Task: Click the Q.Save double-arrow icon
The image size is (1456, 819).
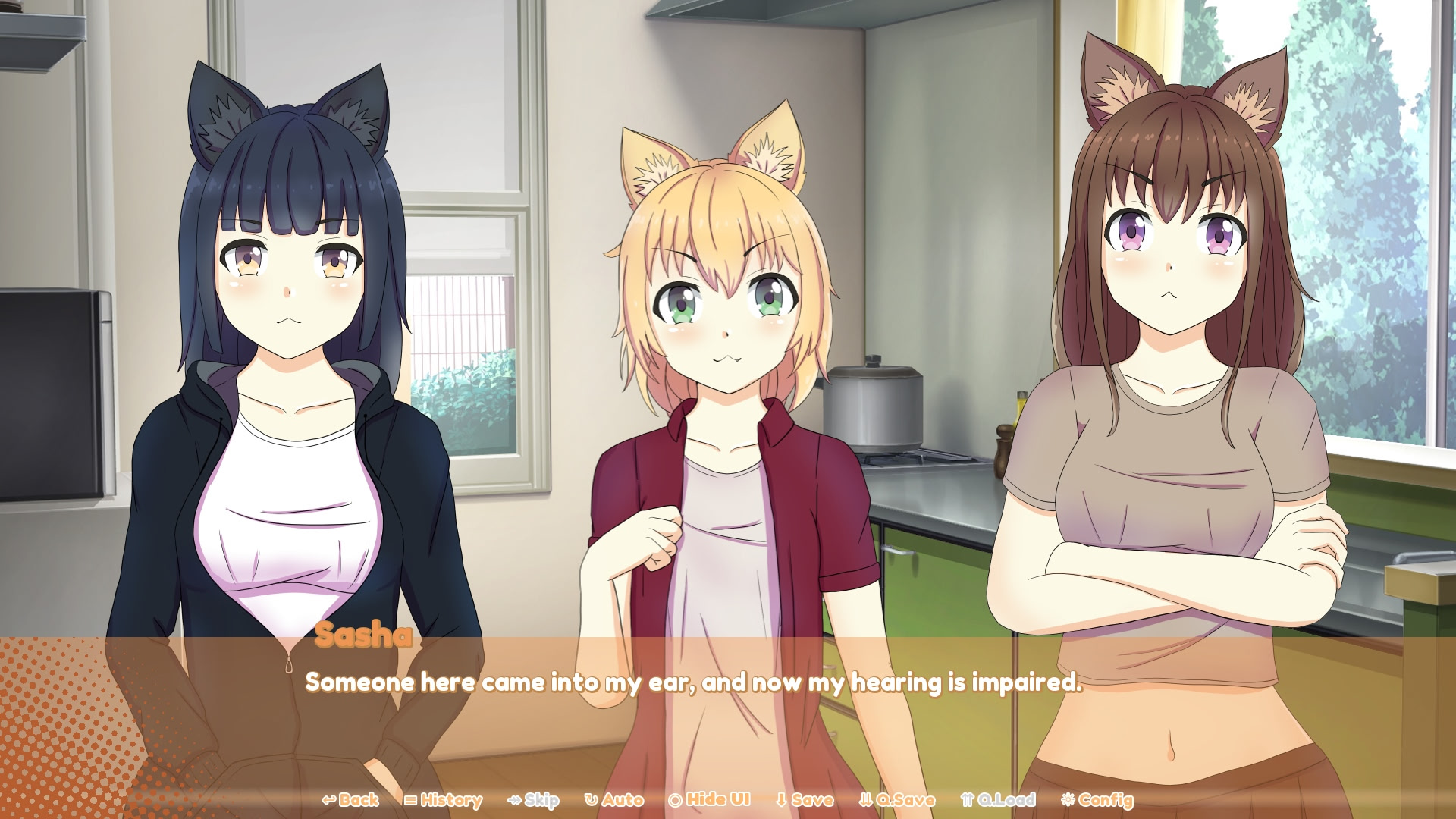Action: coord(864,799)
